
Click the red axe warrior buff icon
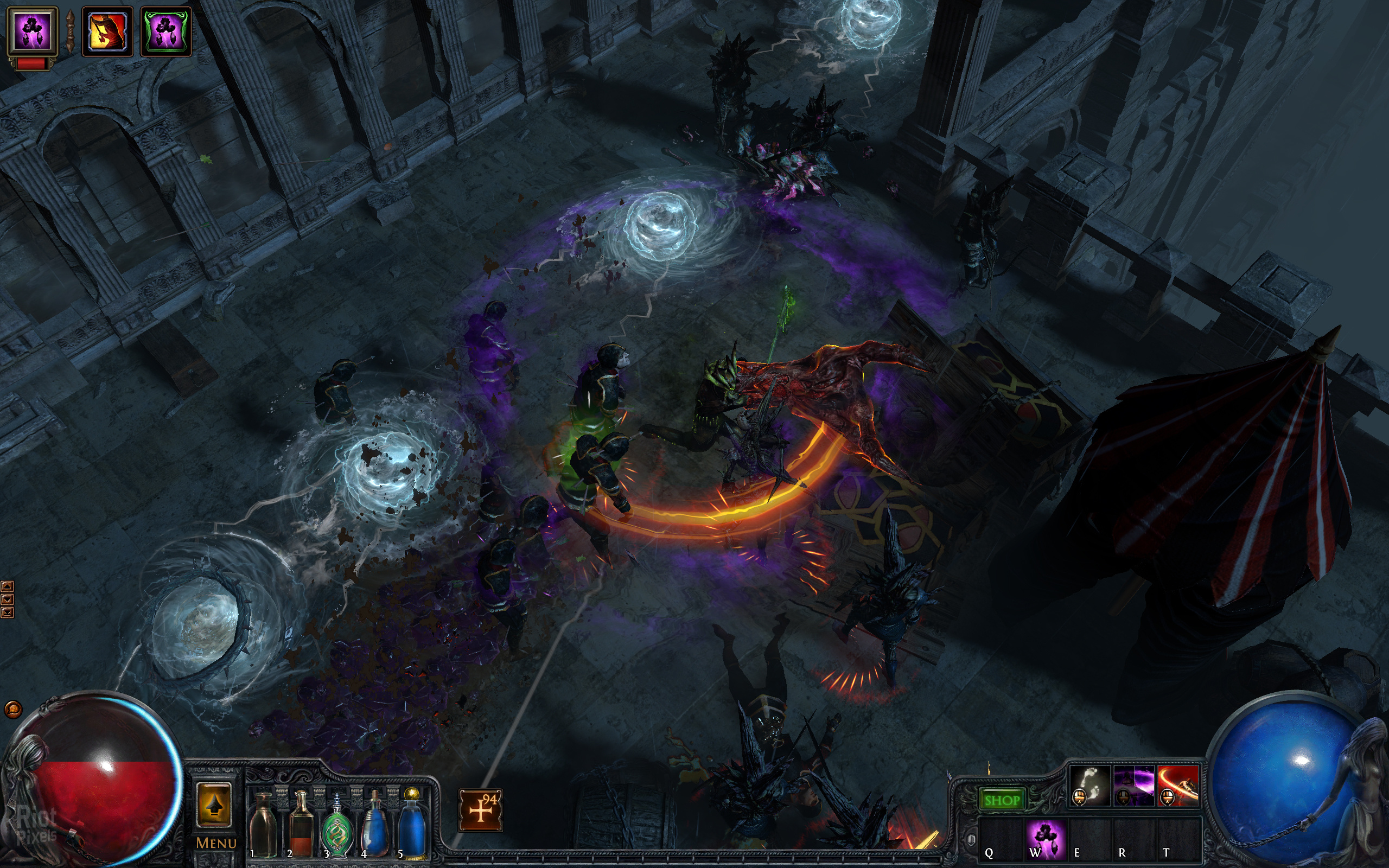click(x=107, y=31)
